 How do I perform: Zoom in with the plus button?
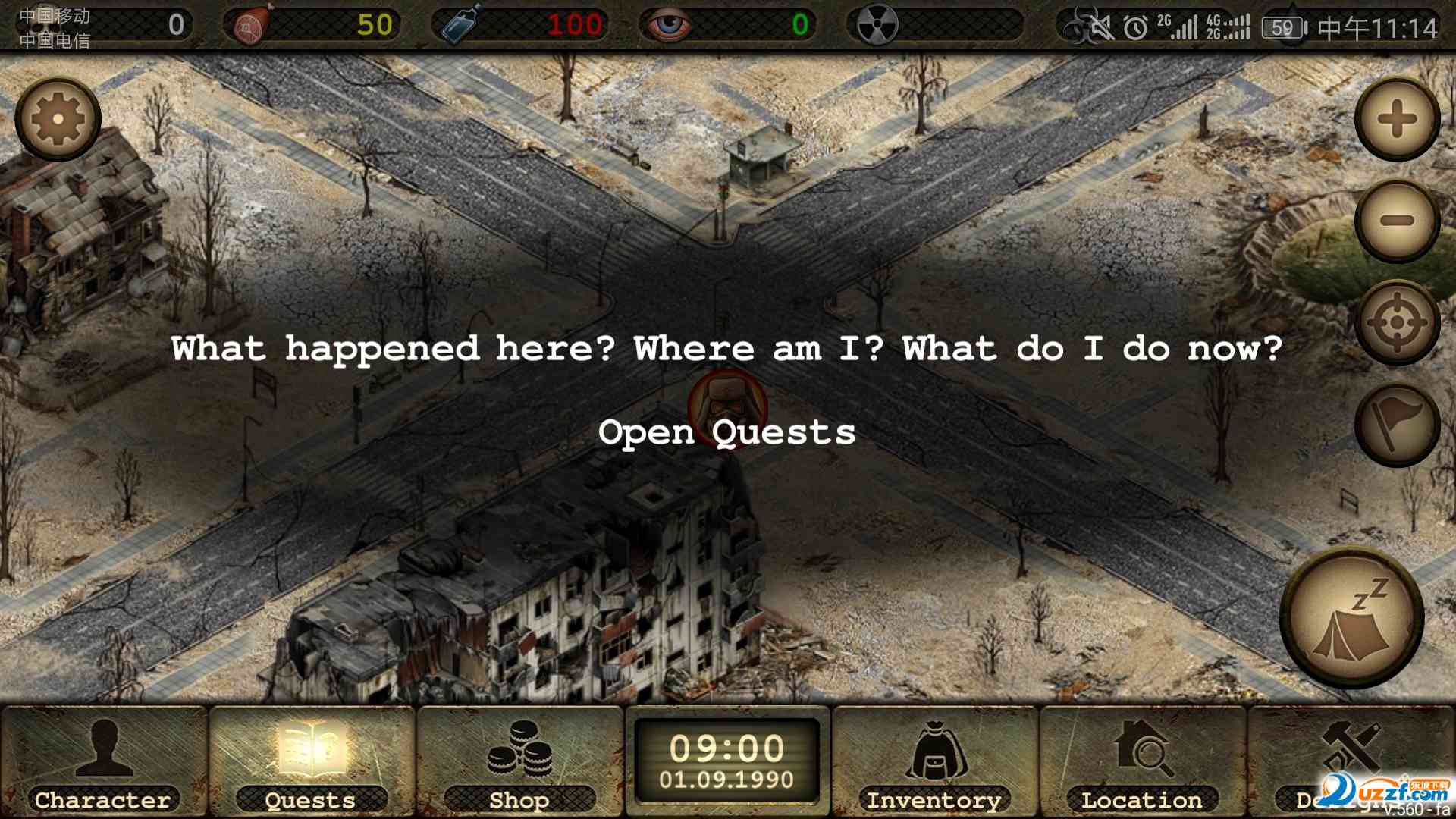point(1397,119)
